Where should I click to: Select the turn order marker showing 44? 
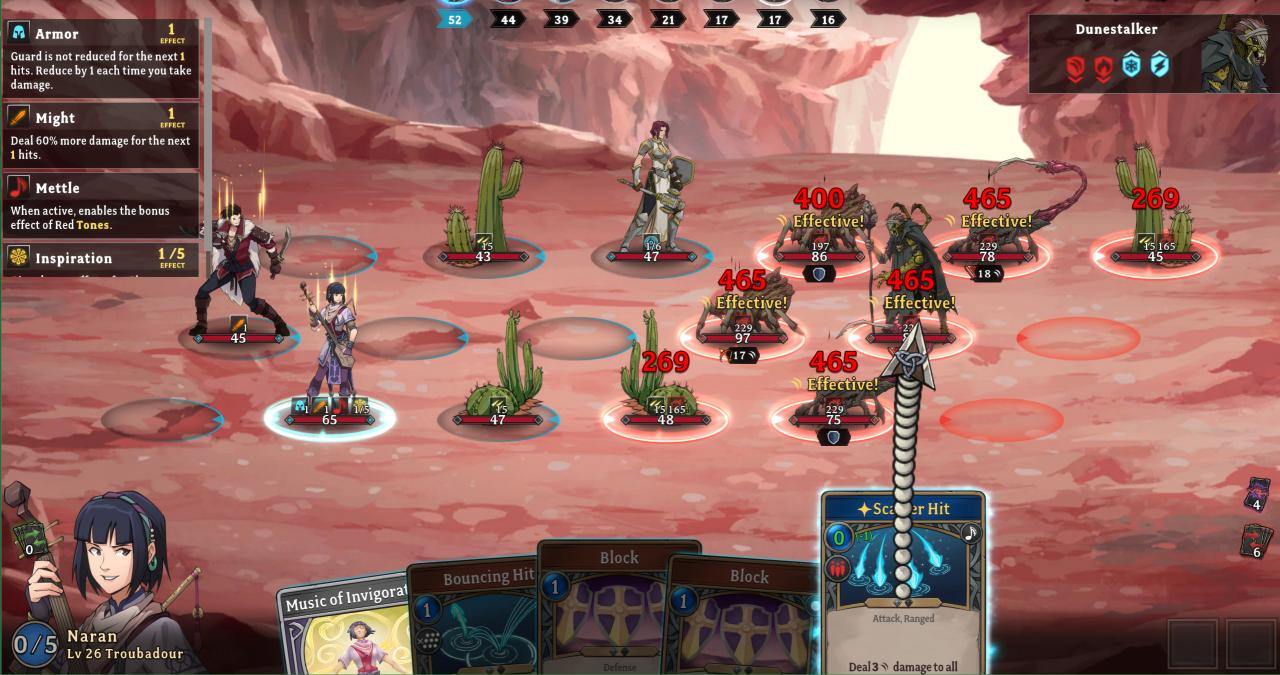click(x=508, y=19)
